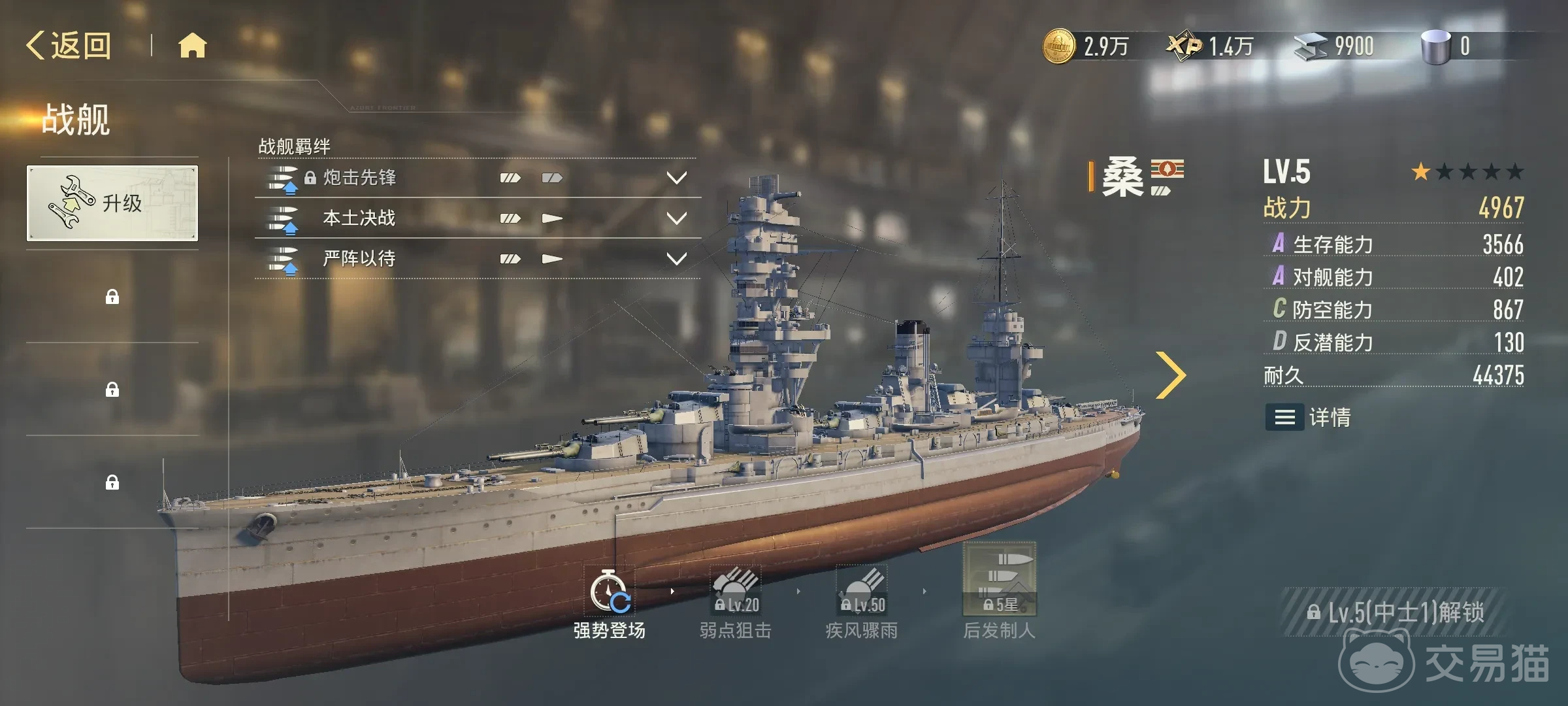Tap the XP currency icon
Screen dimensions: 1568x706
click(1184, 46)
